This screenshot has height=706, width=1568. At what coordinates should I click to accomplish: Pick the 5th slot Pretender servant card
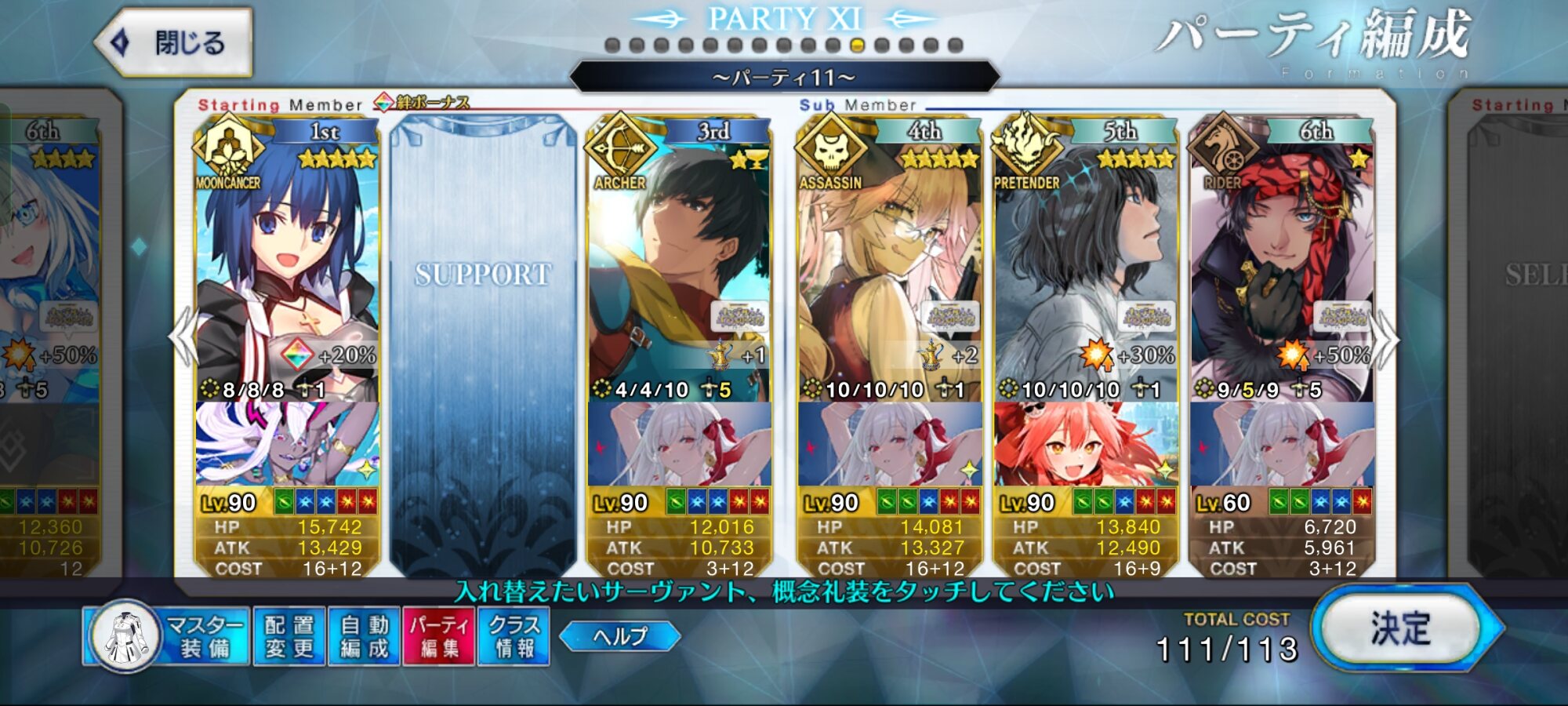(x=1085, y=267)
